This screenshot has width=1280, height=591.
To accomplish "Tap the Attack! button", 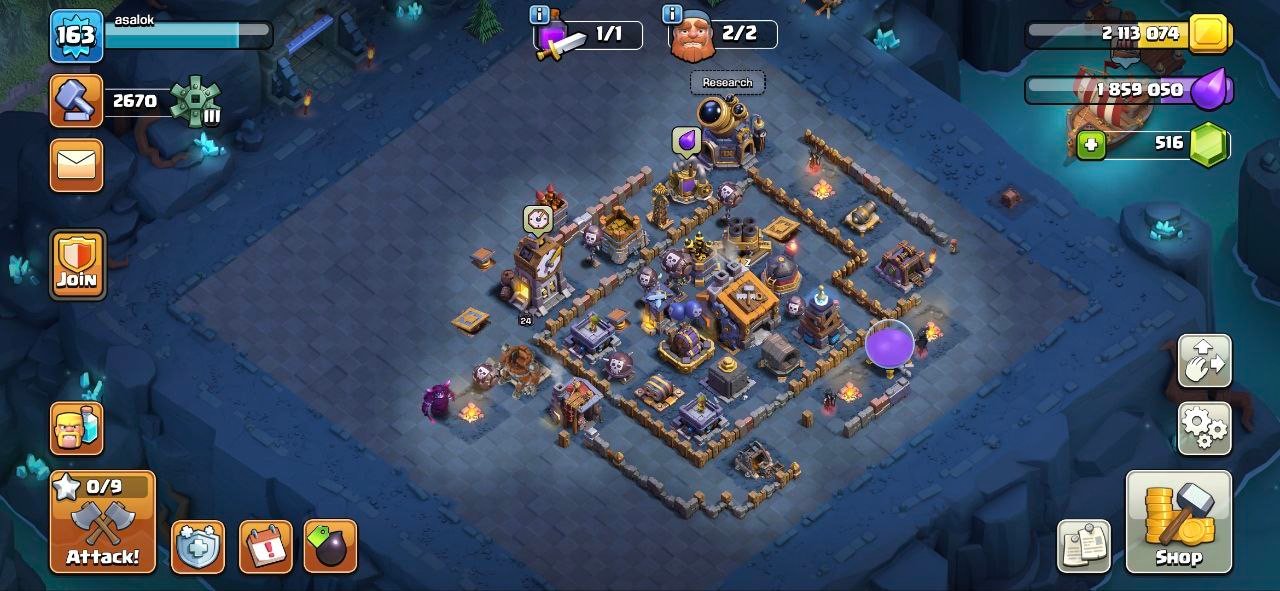I will 103,522.
